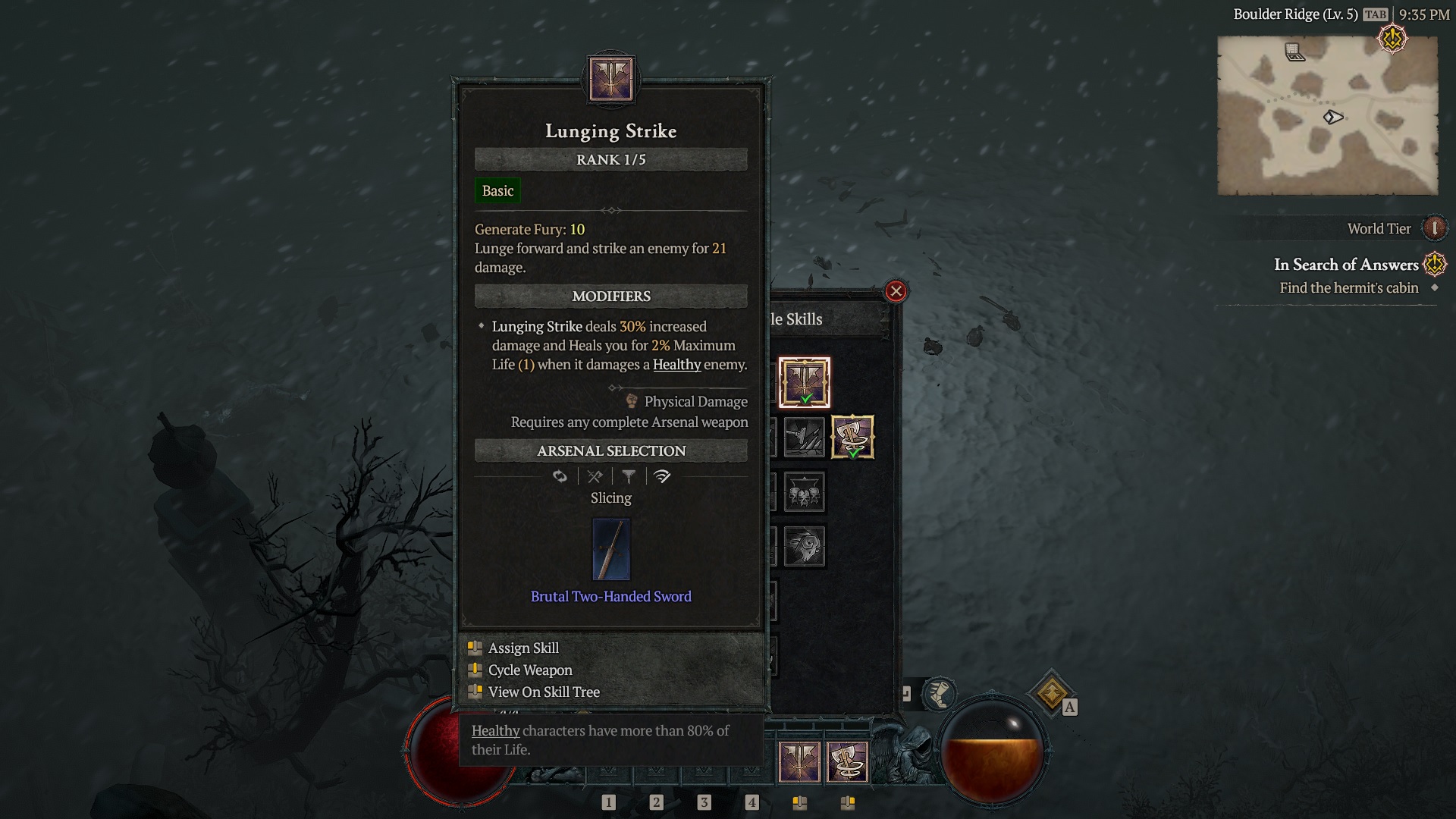Select the Whirlwind skill icon with green checkmark
The image size is (1456, 819).
852,438
